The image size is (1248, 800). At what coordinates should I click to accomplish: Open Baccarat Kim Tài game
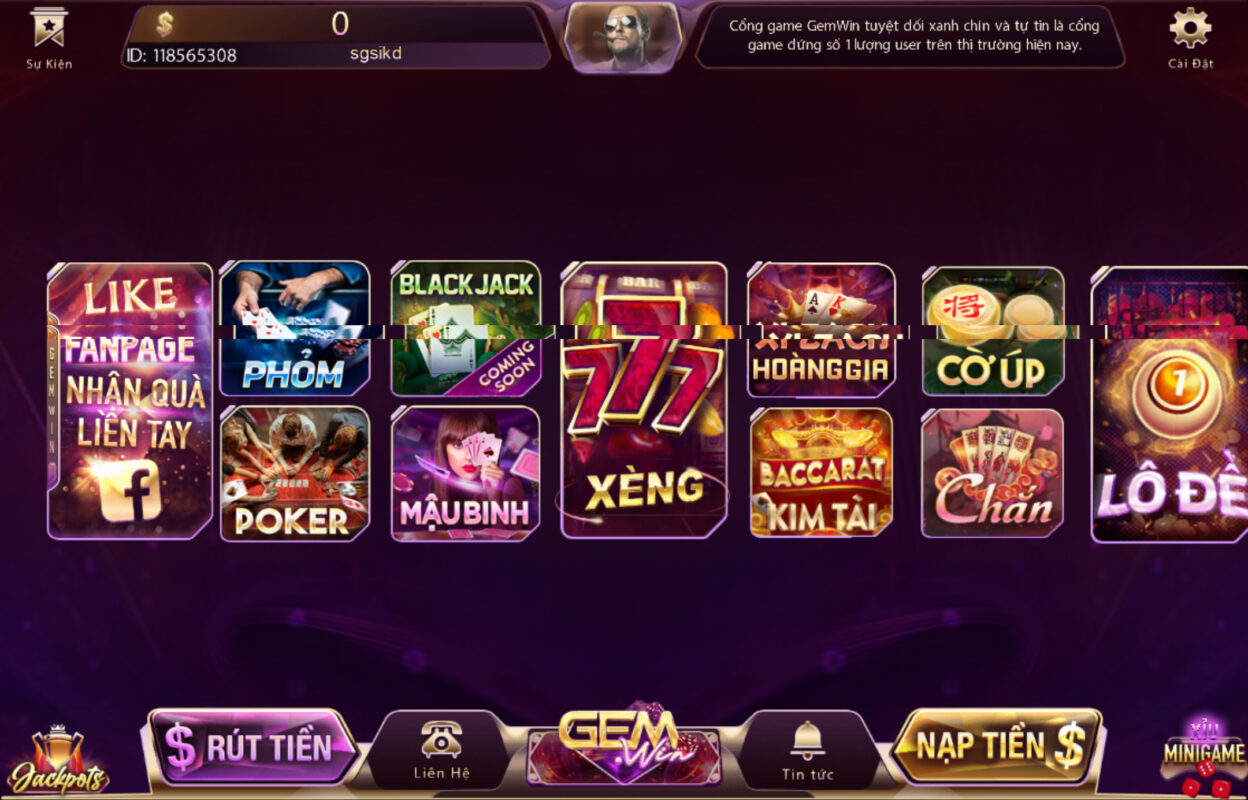(820, 472)
